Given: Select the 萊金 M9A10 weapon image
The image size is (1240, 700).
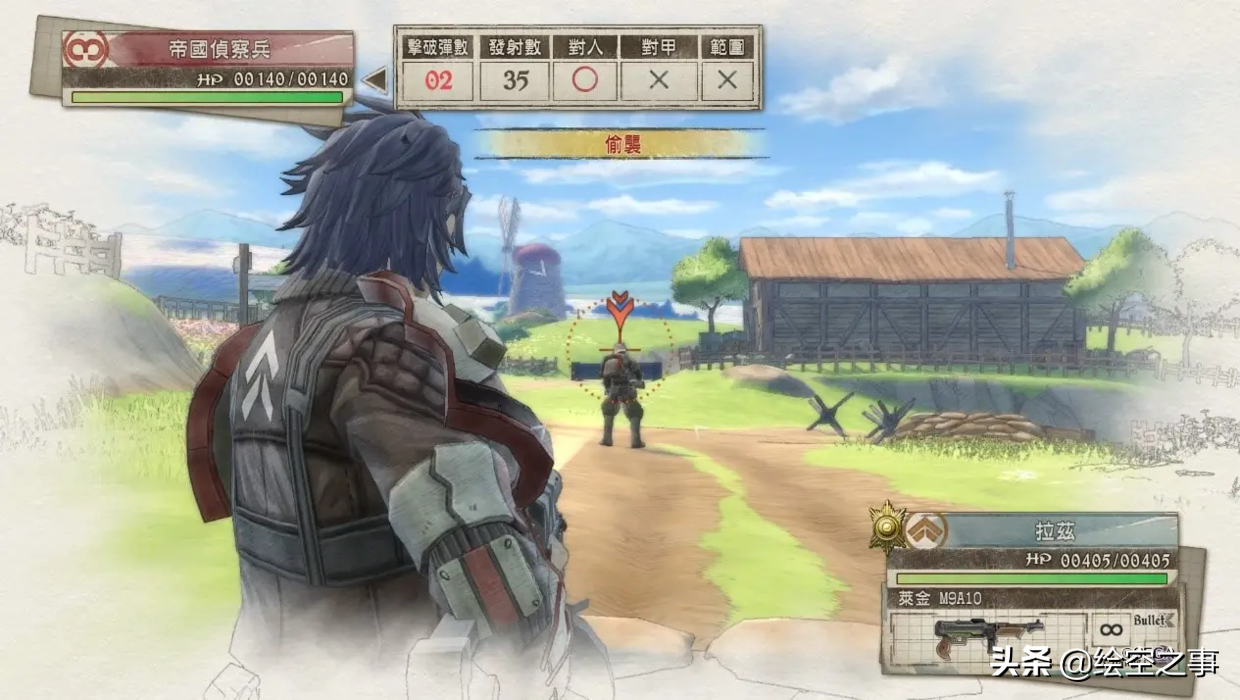Looking at the screenshot, I should pos(987,635).
